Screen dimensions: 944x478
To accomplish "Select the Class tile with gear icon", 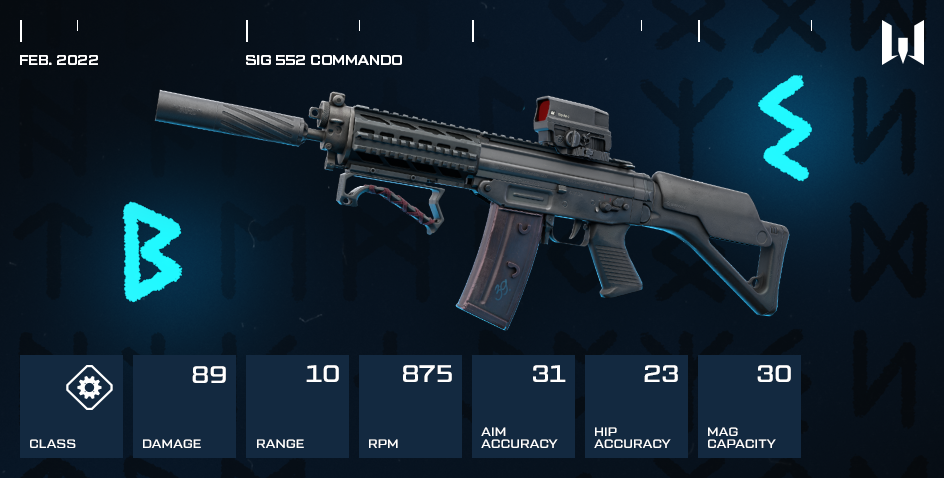I will point(72,406).
